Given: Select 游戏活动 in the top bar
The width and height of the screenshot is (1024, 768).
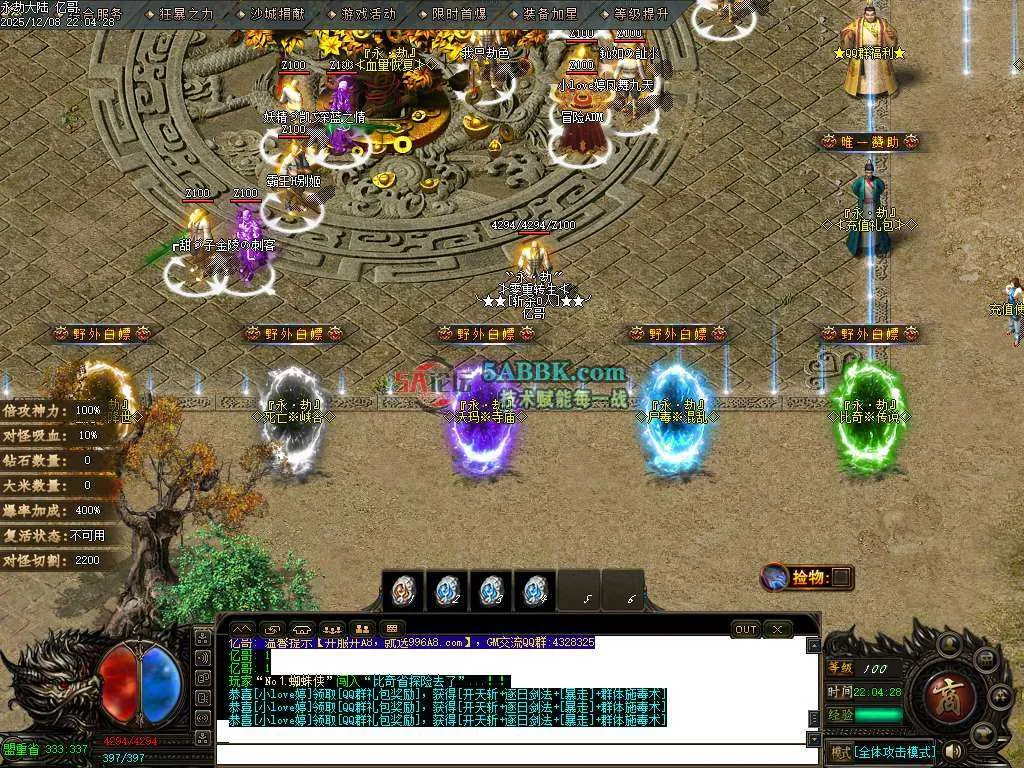Looking at the screenshot, I should tap(368, 14).
